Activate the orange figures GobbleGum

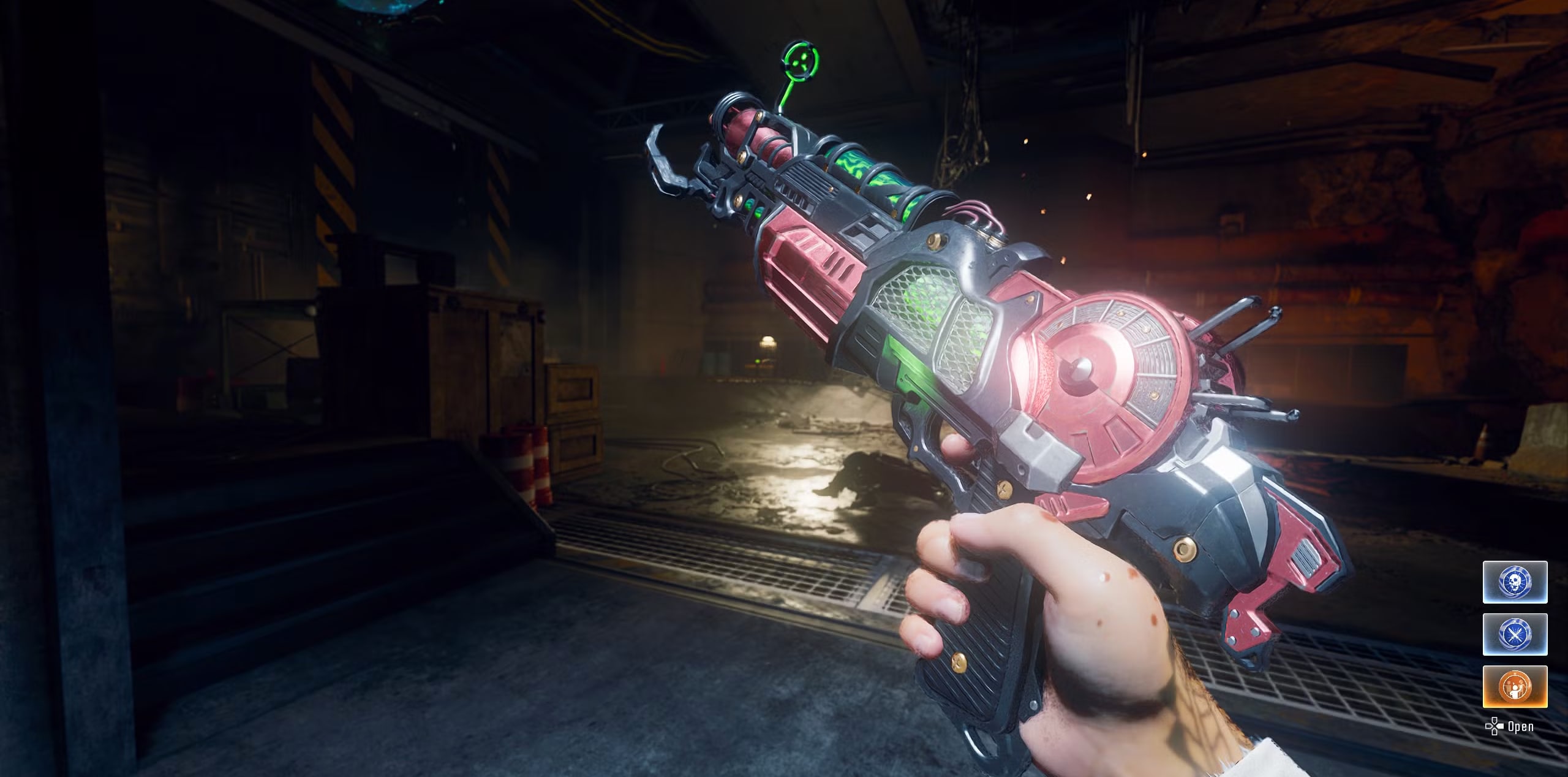pyautogui.click(x=1515, y=686)
